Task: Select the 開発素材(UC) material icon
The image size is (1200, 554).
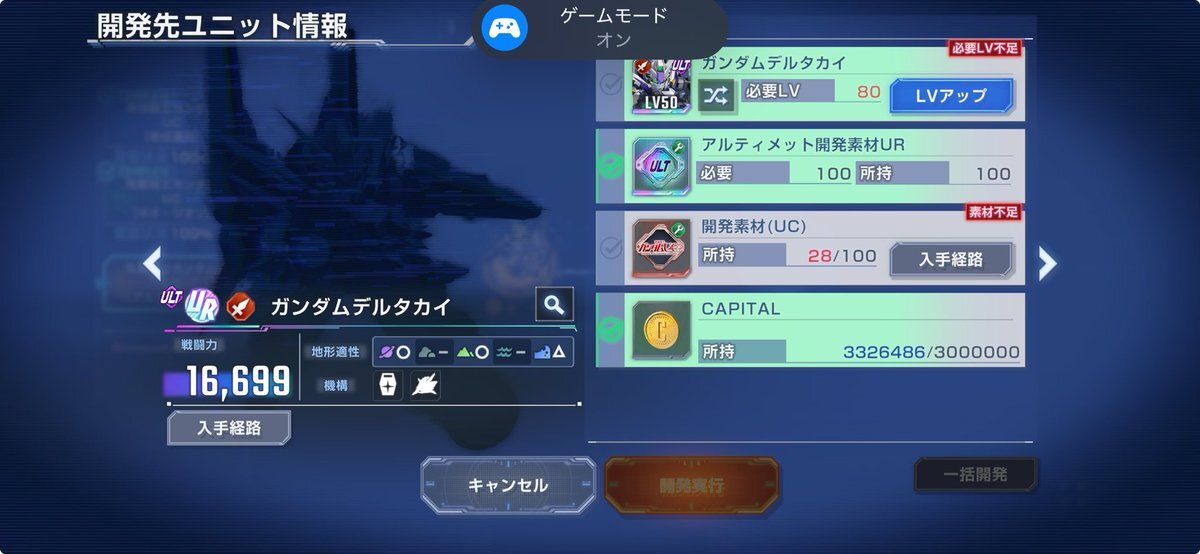Action: point(661,249)
